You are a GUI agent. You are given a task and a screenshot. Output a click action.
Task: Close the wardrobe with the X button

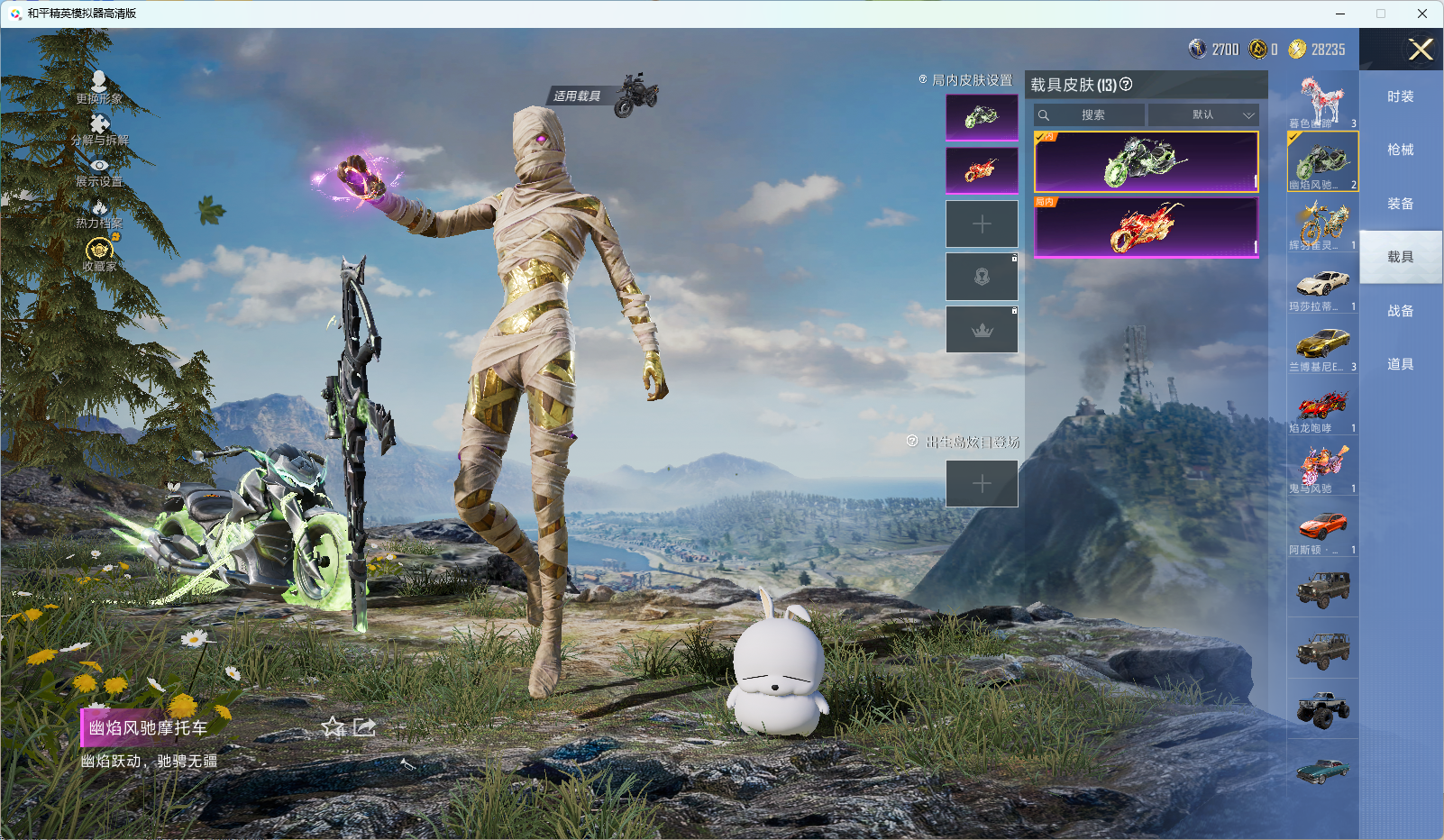pyautogui.click(x=1421, y=50)
